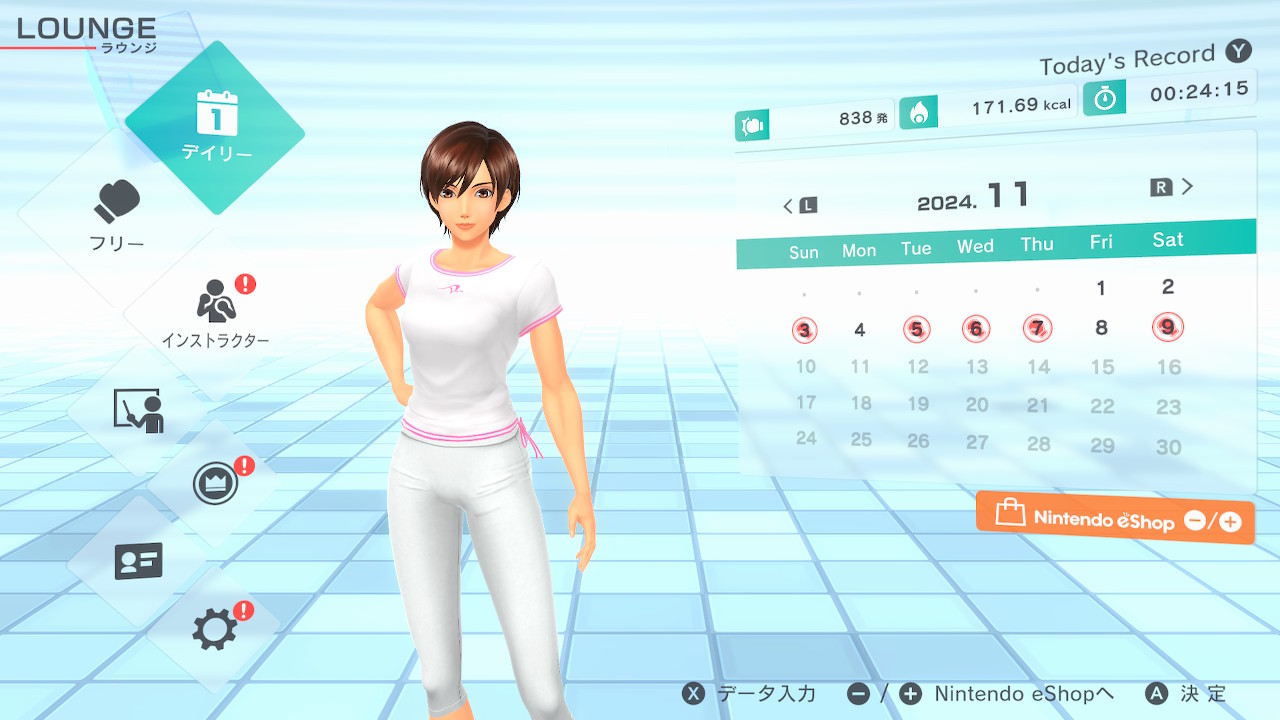This screenshot has width=1280, height=720.
Task: Open the crown achievements menu icon
Action: click(215, 485)
